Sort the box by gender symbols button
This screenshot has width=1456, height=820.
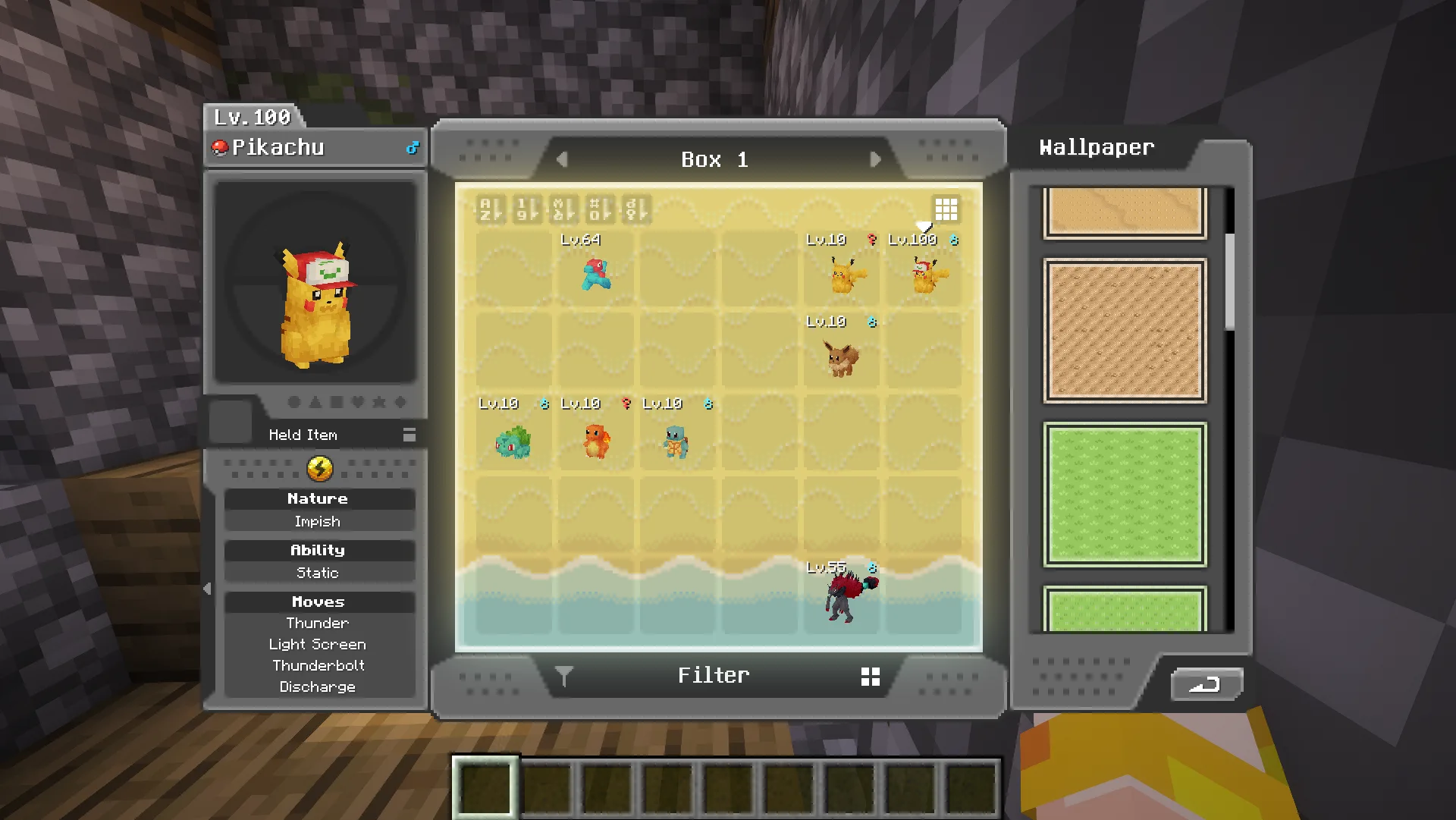pos(635,209)
